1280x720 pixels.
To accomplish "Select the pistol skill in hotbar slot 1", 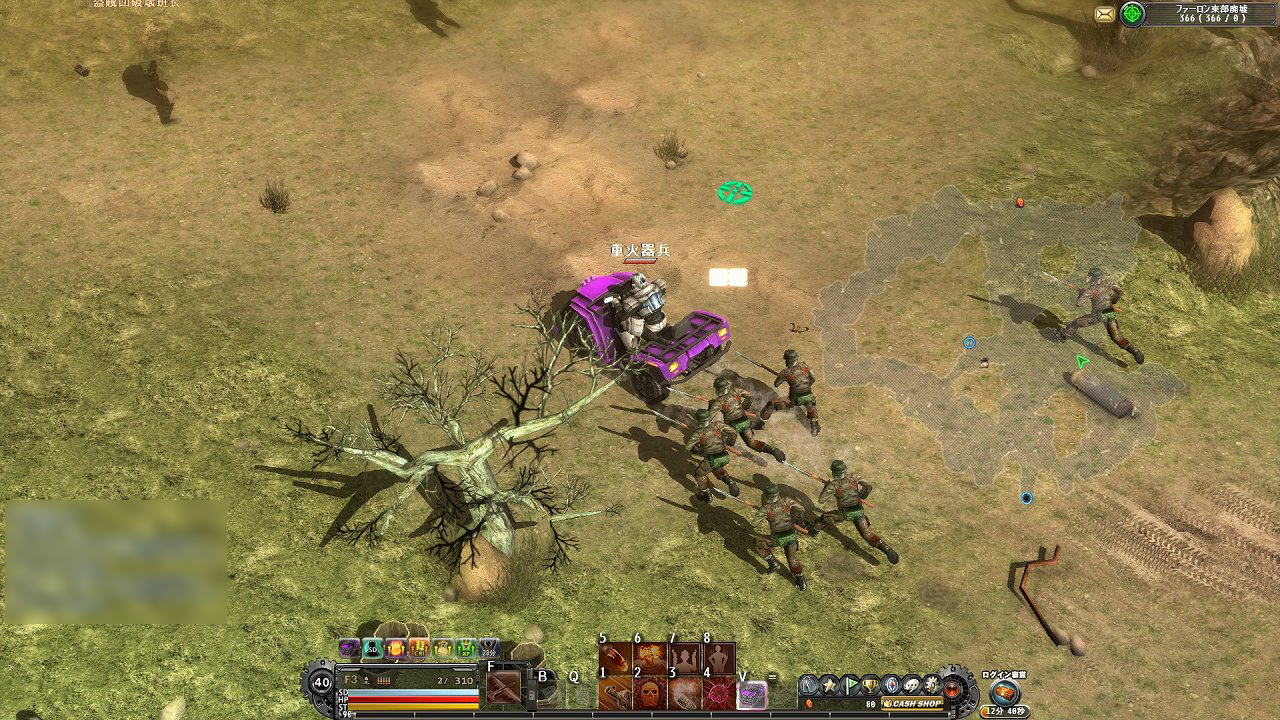I will [x=615, y=693].
